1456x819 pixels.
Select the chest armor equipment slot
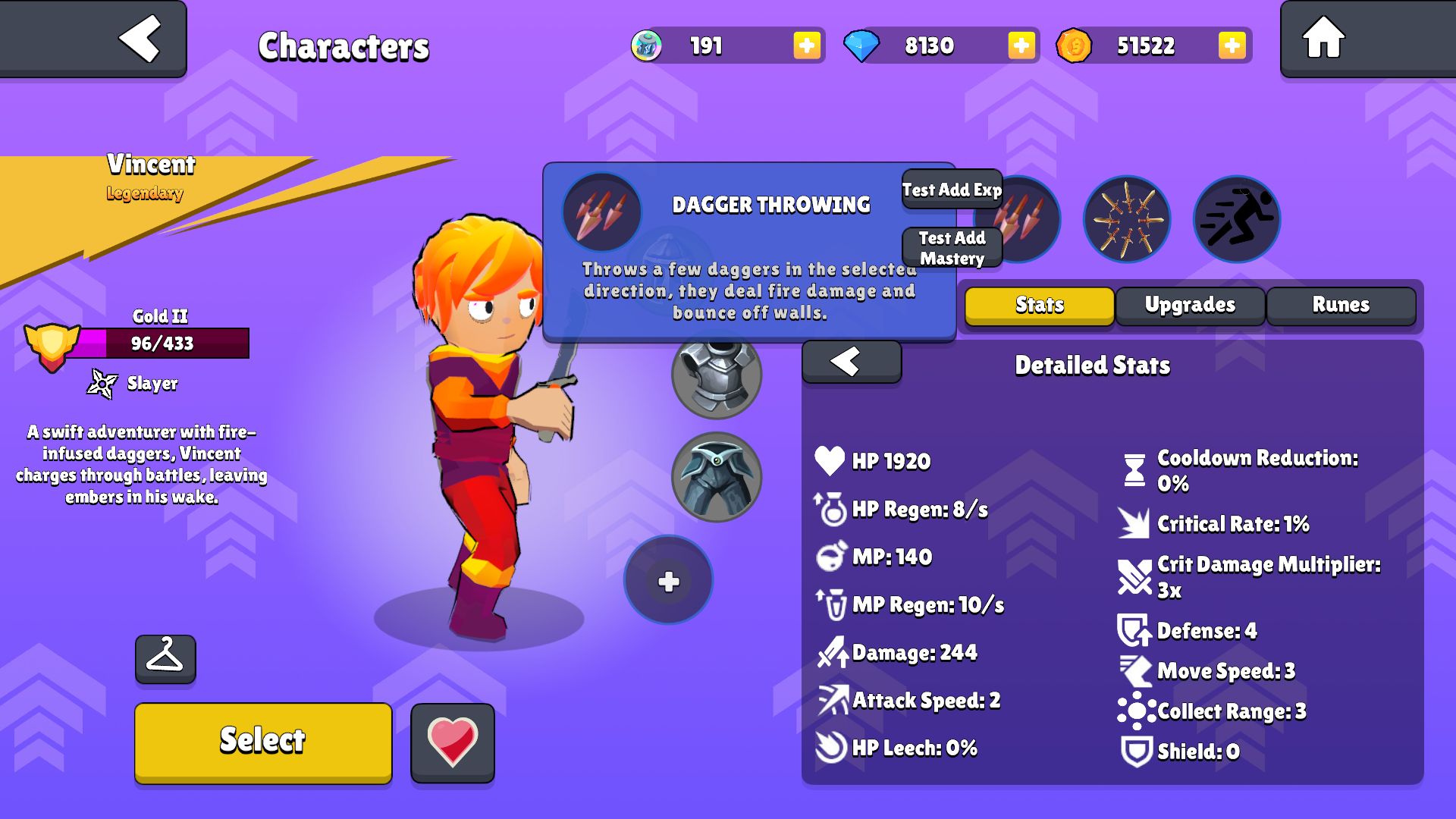(716, 375)
